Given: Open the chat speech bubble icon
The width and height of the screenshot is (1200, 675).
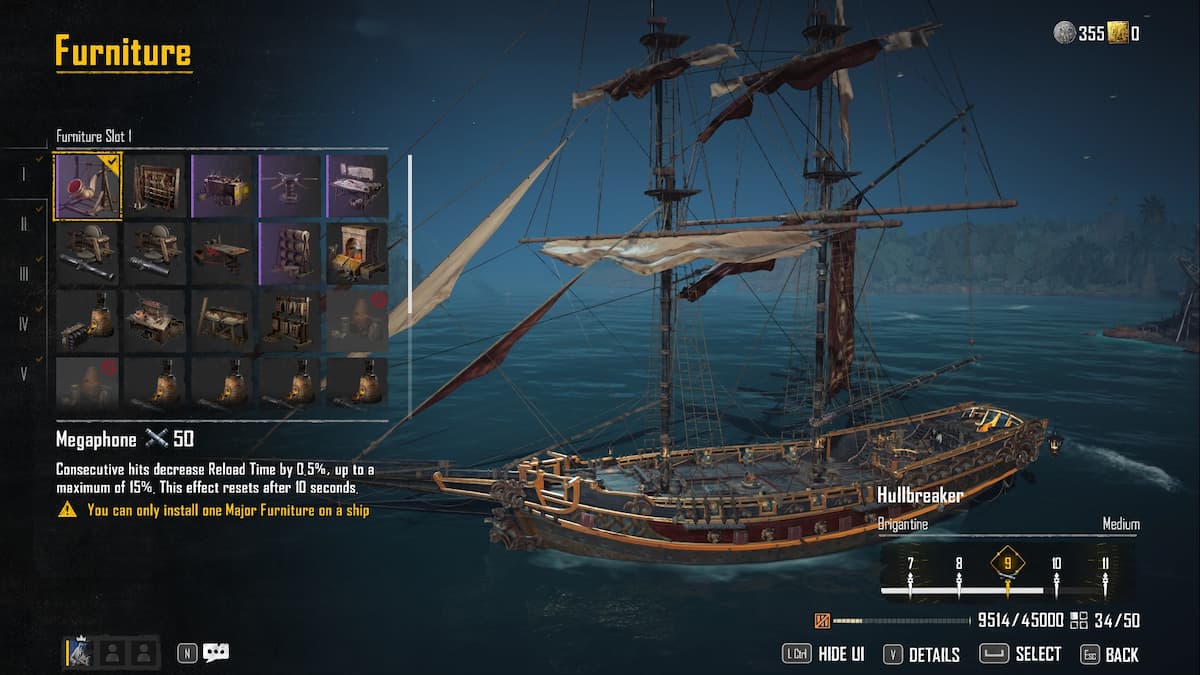Looking at the screenshot, I should point(216,653).
